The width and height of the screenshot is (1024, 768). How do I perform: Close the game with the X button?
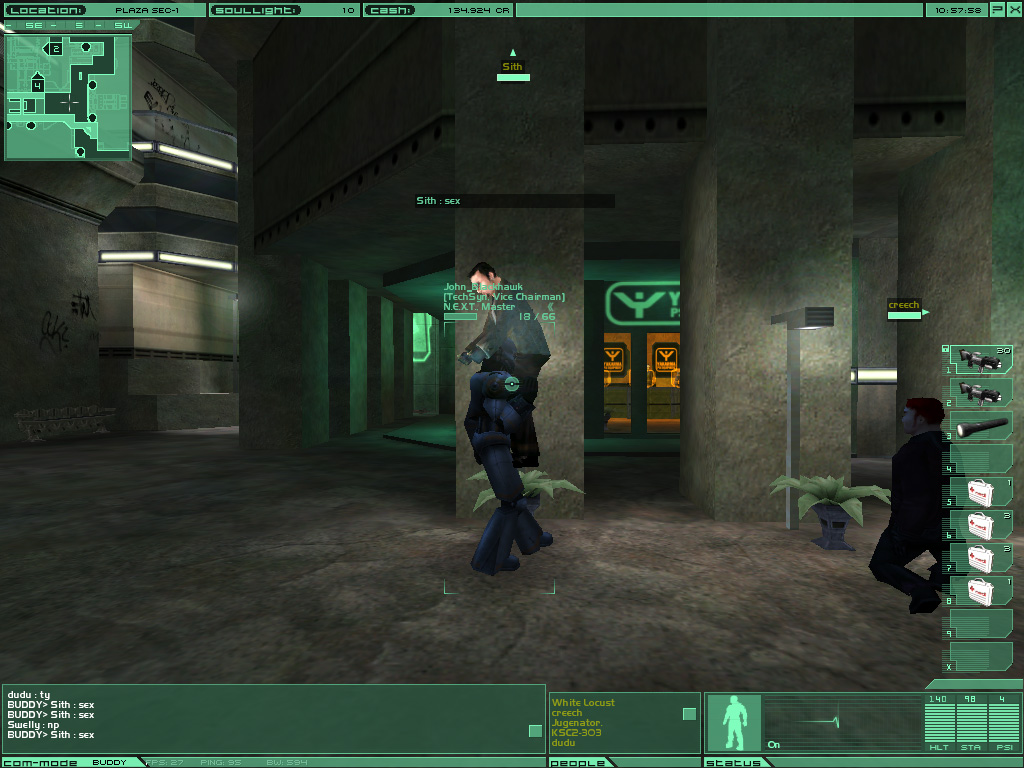pos(1014,10)
